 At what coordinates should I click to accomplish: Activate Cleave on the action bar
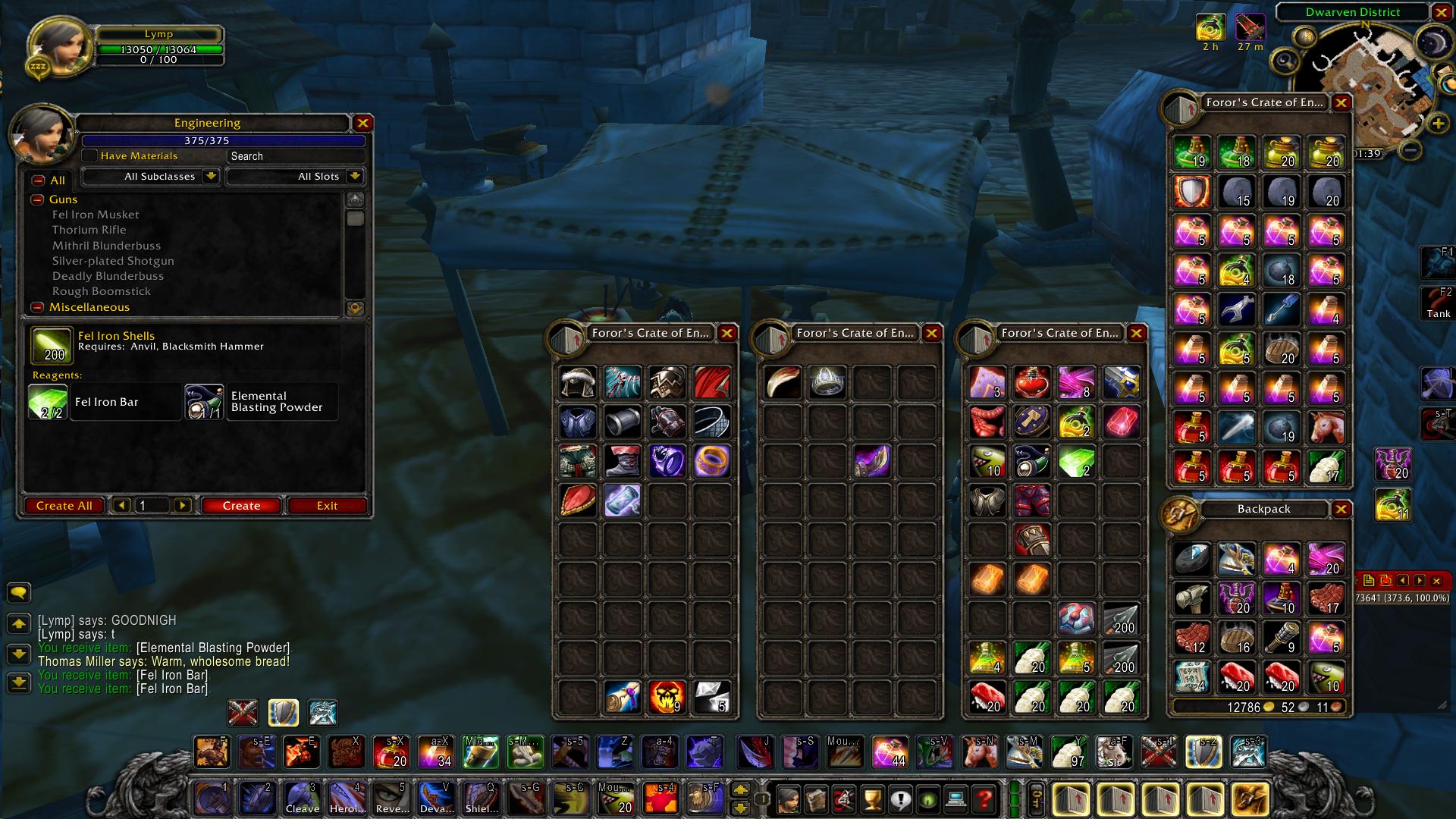pyautogui.click(x=302, y=798)
